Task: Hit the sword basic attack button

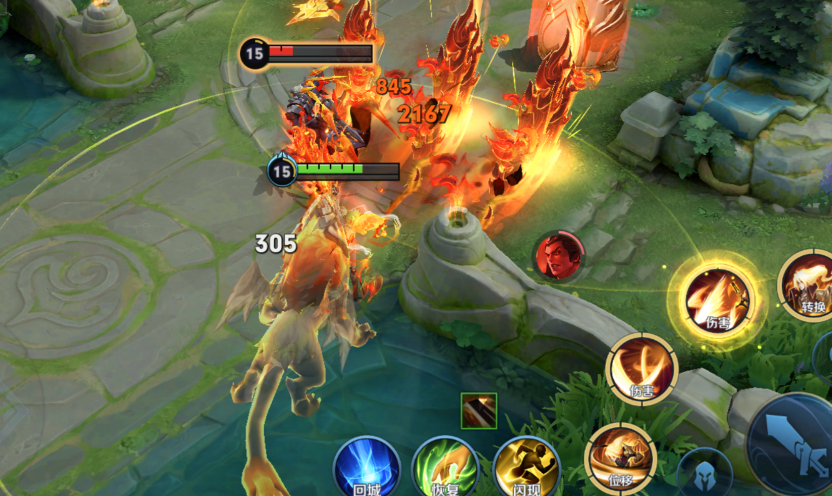Action: point(794,444)
